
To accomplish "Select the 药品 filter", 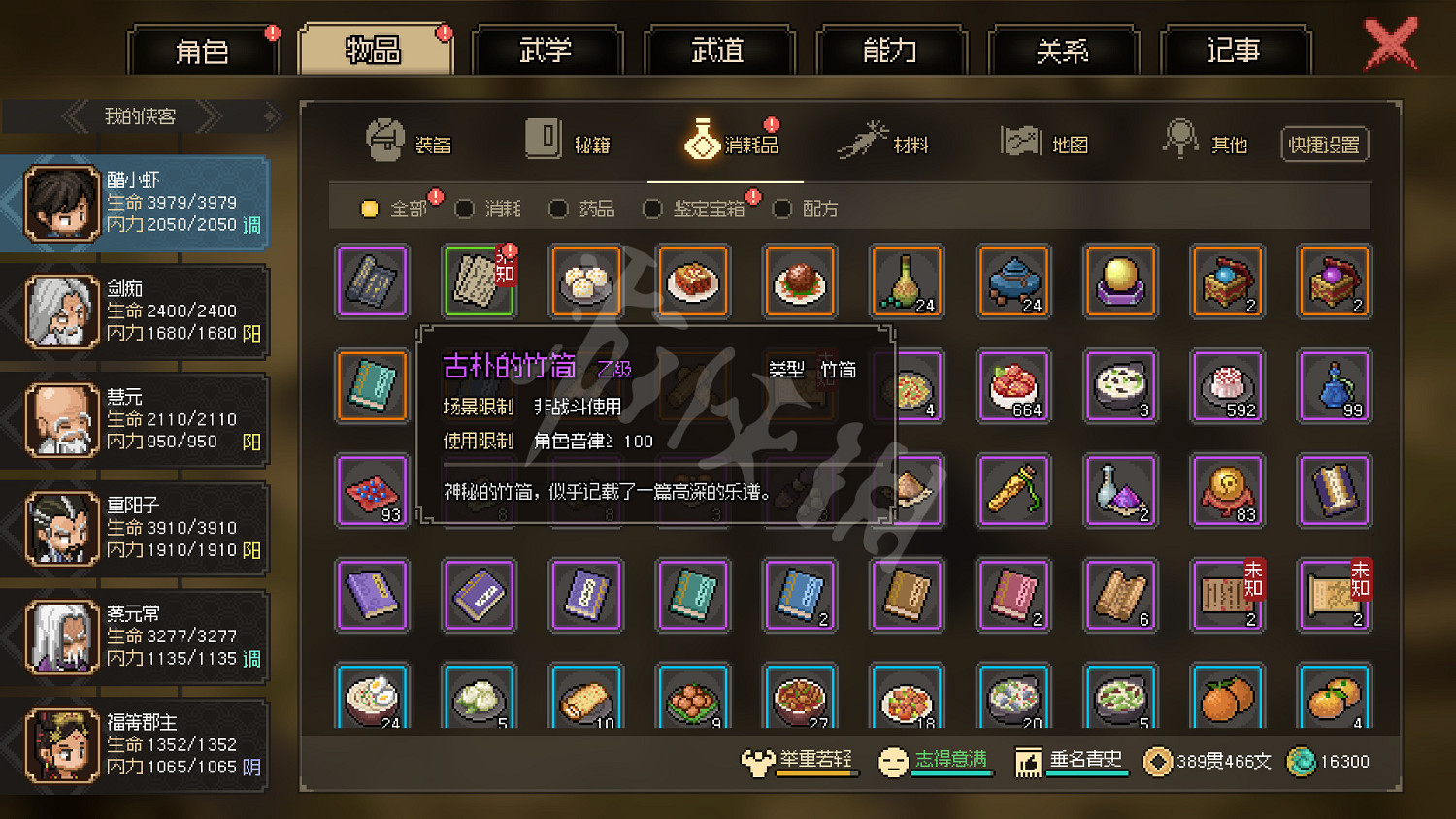I will coord(582,209).
